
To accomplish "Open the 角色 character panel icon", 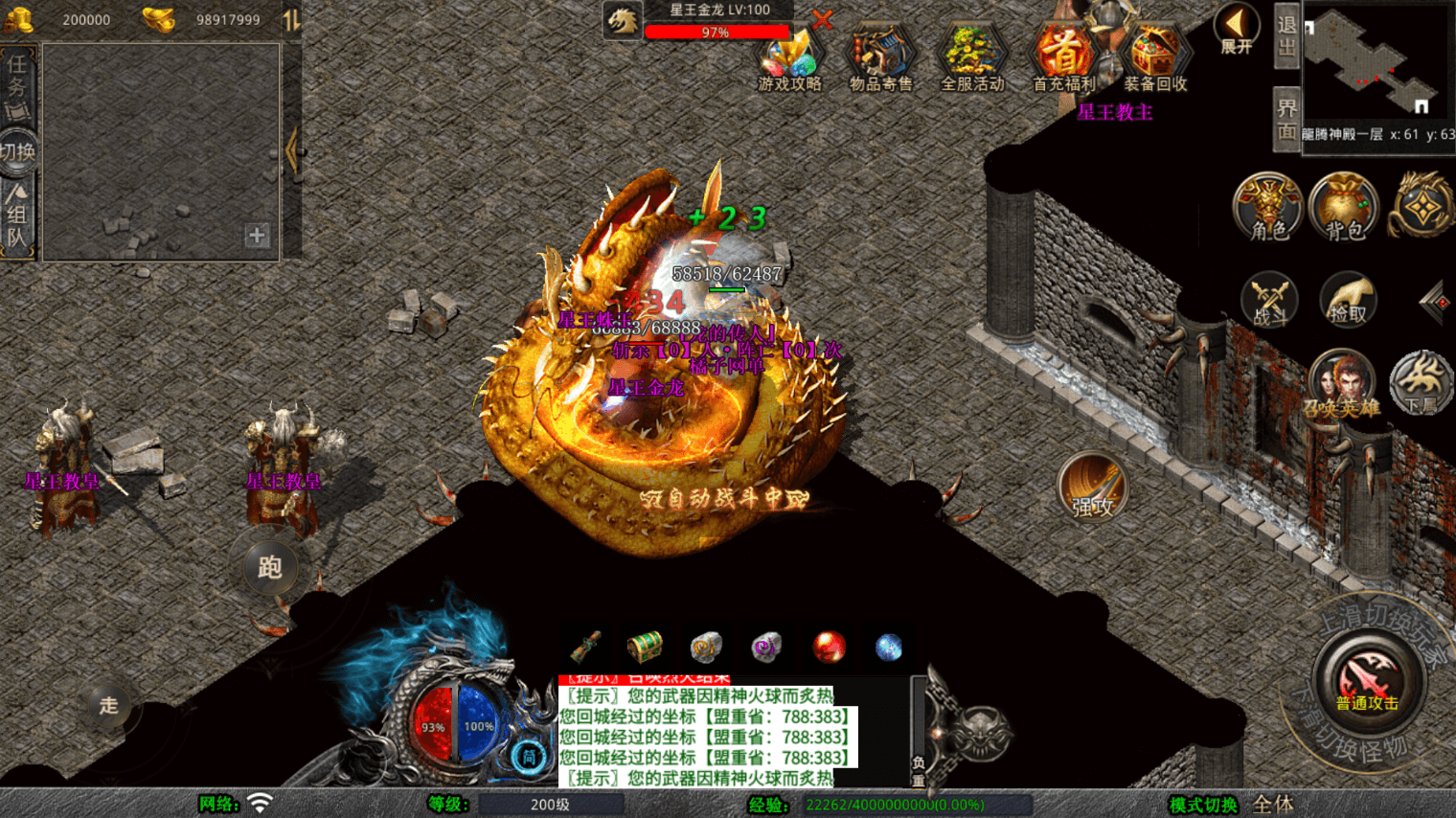I will (1266, 207).
